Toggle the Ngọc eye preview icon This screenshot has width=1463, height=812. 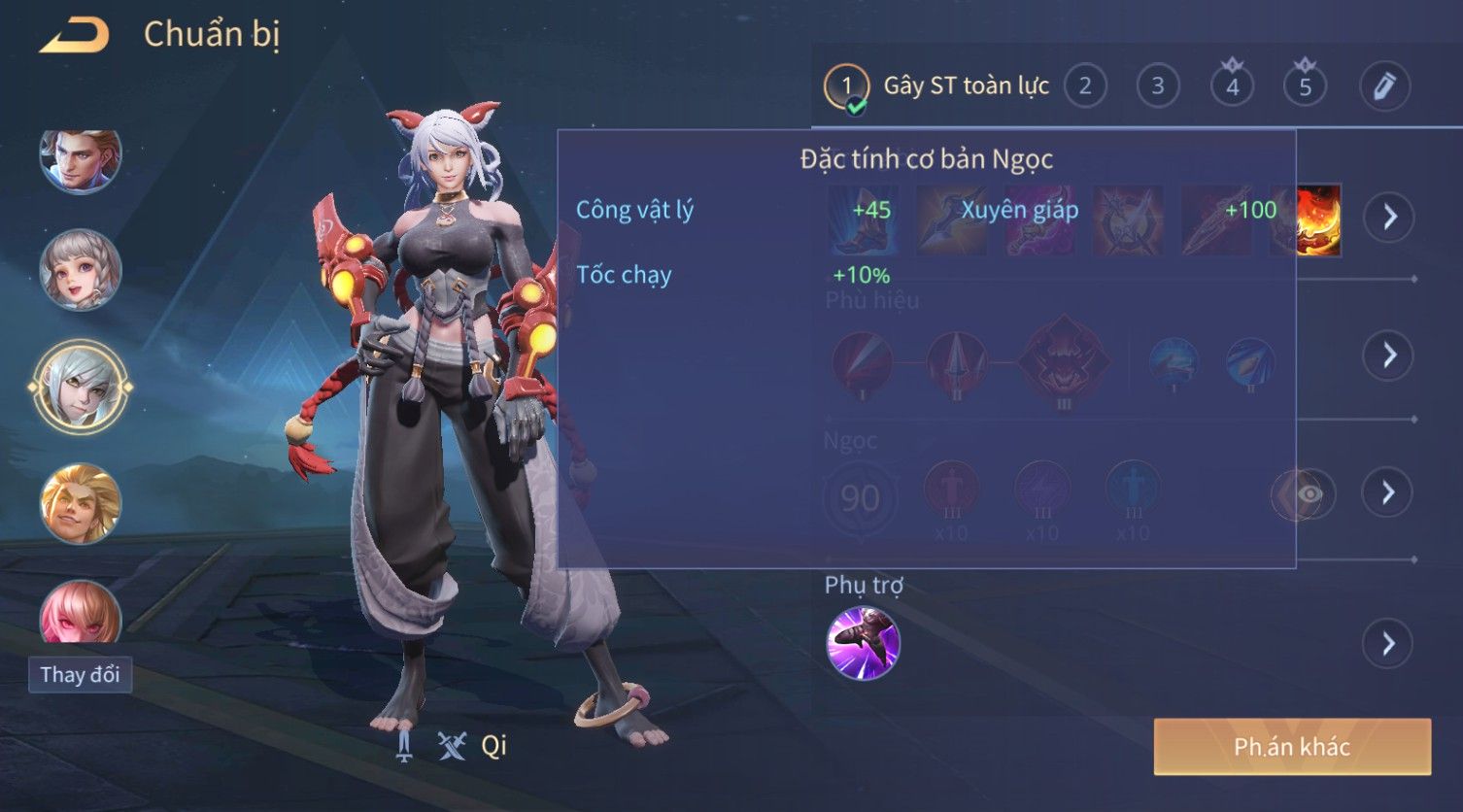[1309, 494]
